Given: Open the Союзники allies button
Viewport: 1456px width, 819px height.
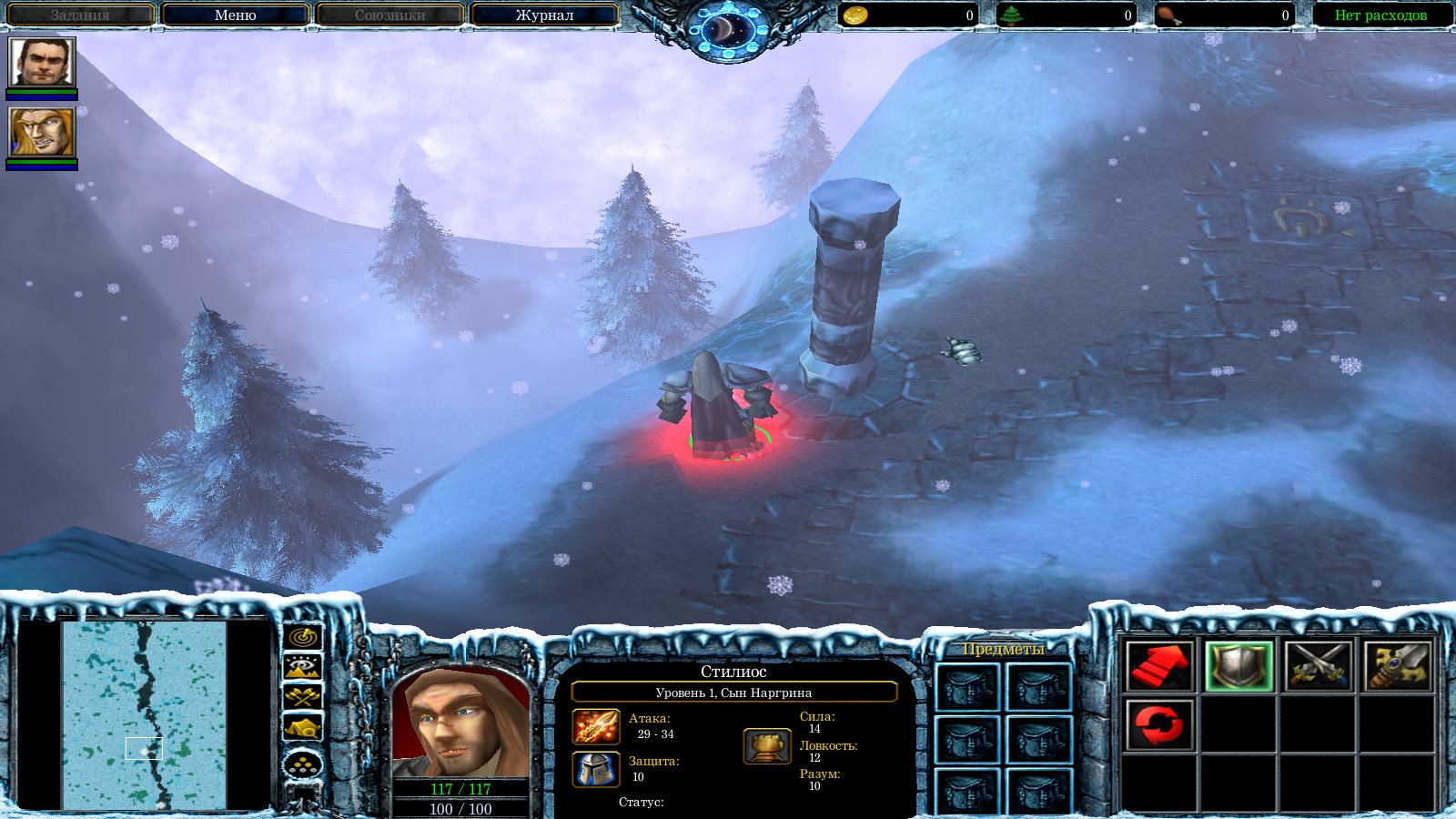Looking at the screenshot, I should [x=389, y=15].
